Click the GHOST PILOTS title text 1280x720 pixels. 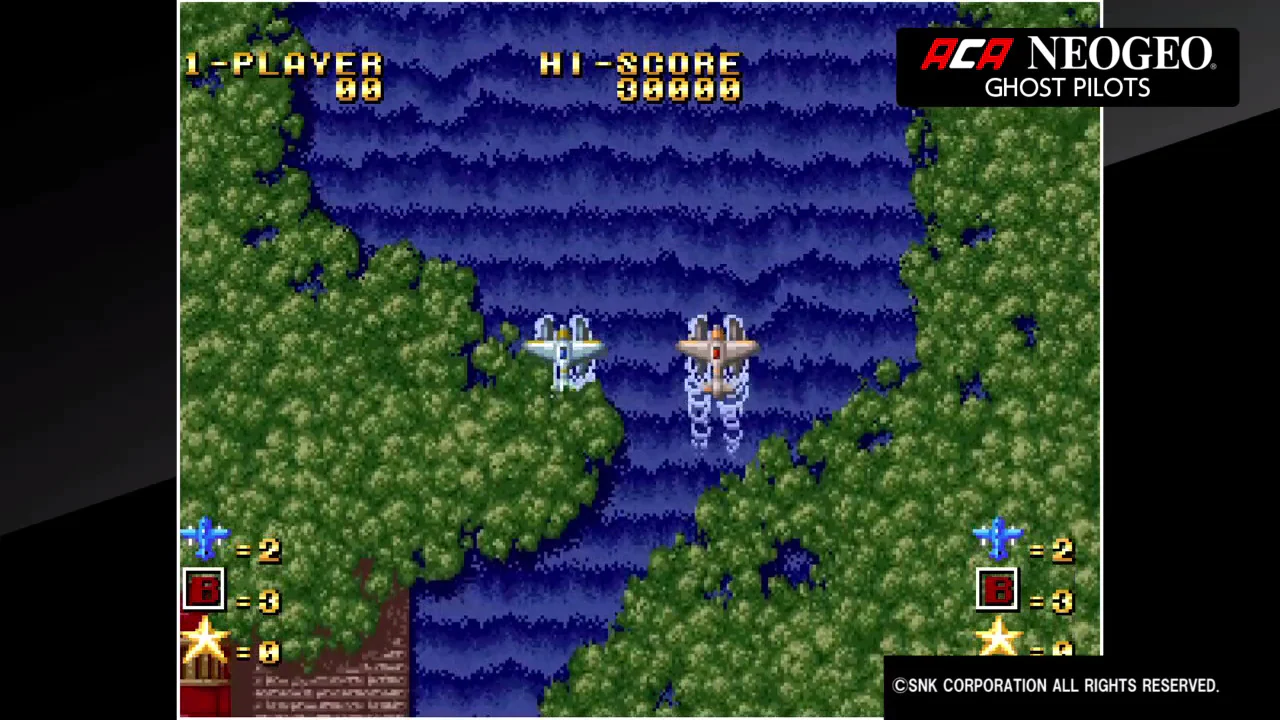tap(1066, 88)
